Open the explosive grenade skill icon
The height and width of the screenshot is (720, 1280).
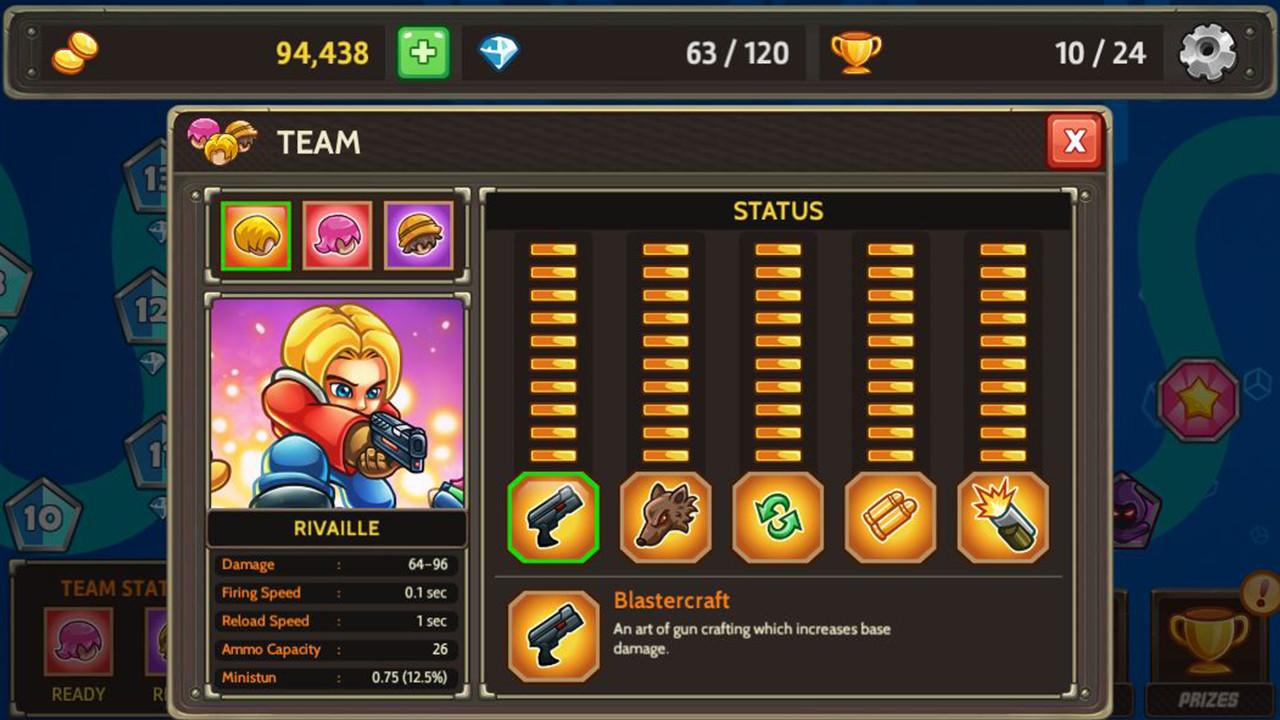[x=1004, y=520]
